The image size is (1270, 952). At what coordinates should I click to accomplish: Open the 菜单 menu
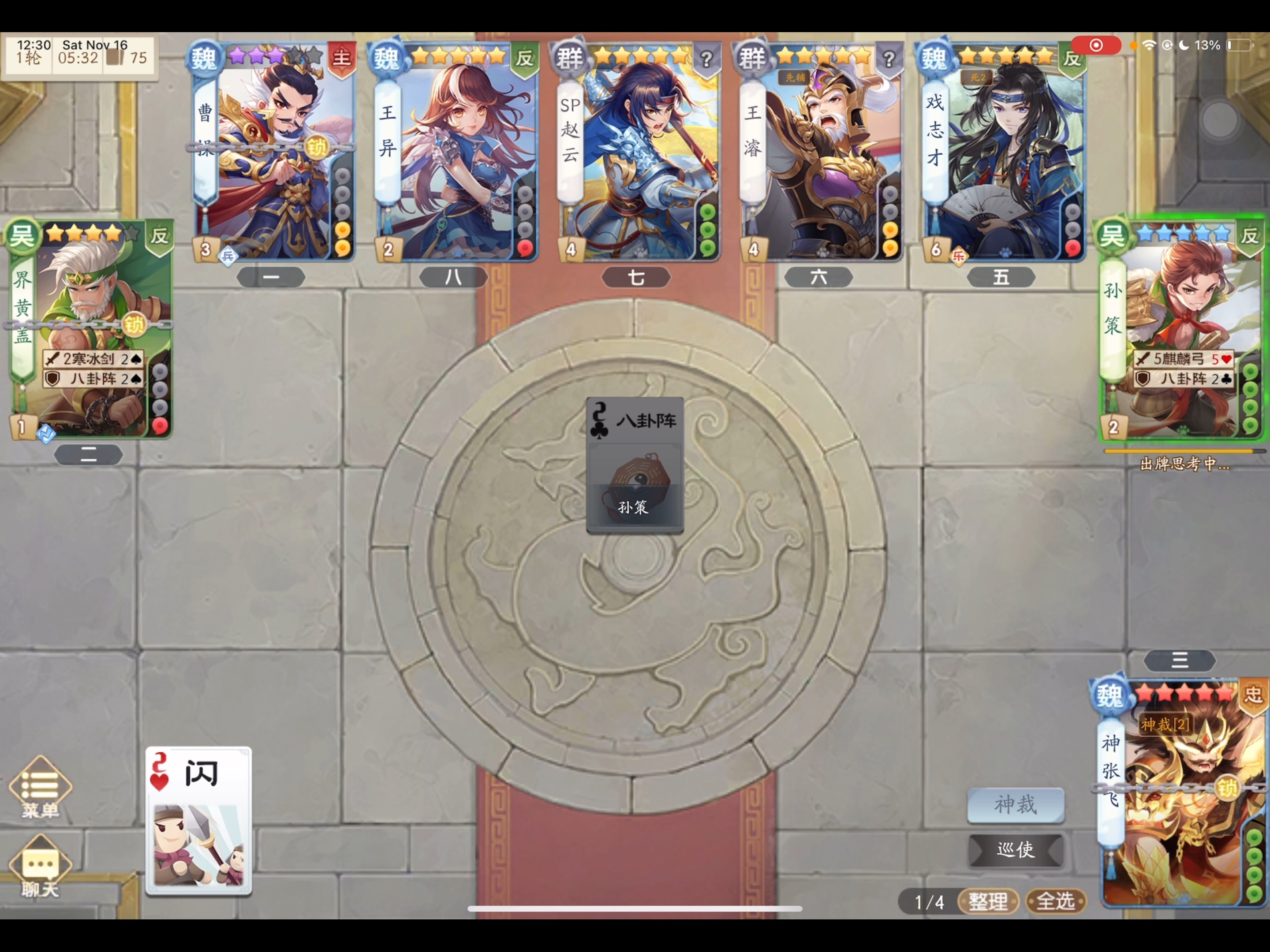(x=40, y=787)
